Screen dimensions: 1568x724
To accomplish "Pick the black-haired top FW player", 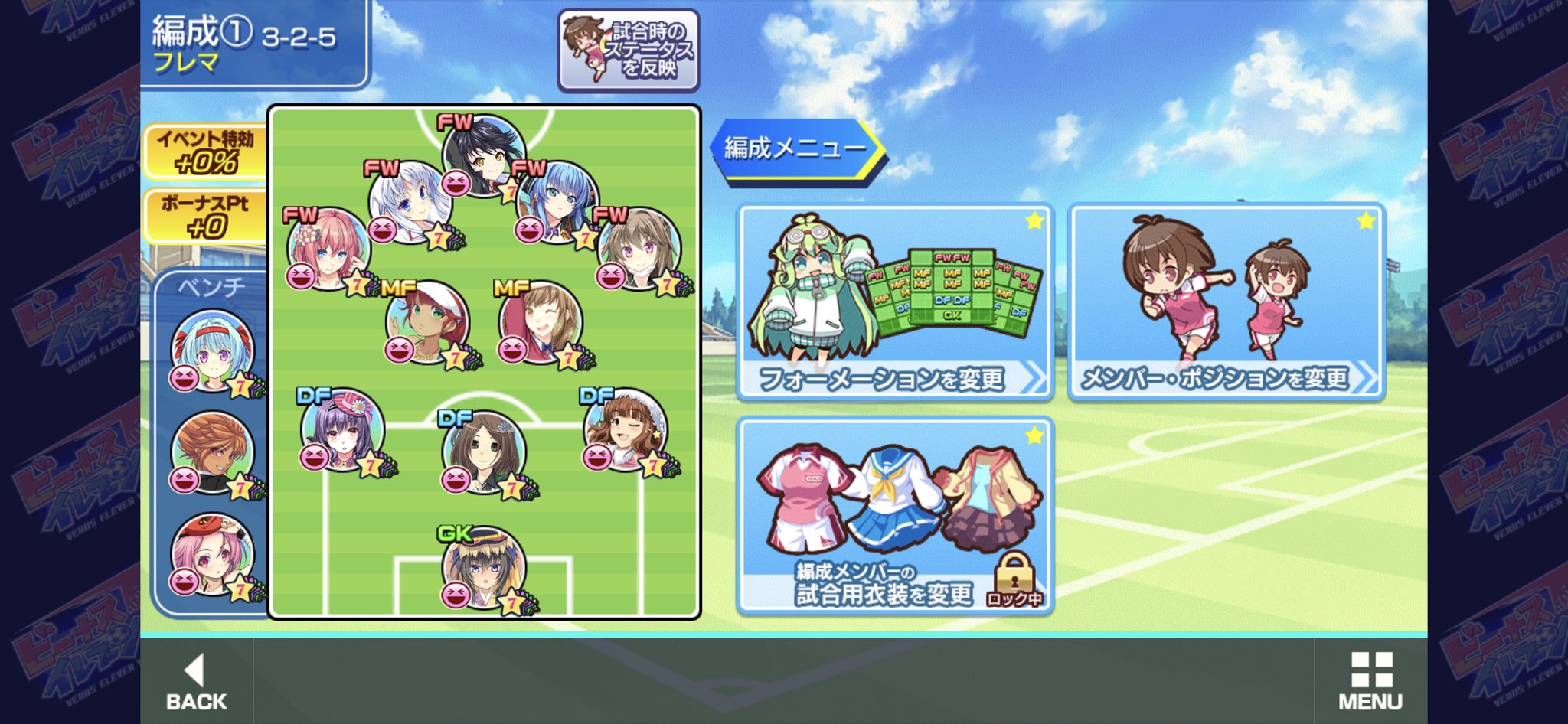I will [484, 155].
